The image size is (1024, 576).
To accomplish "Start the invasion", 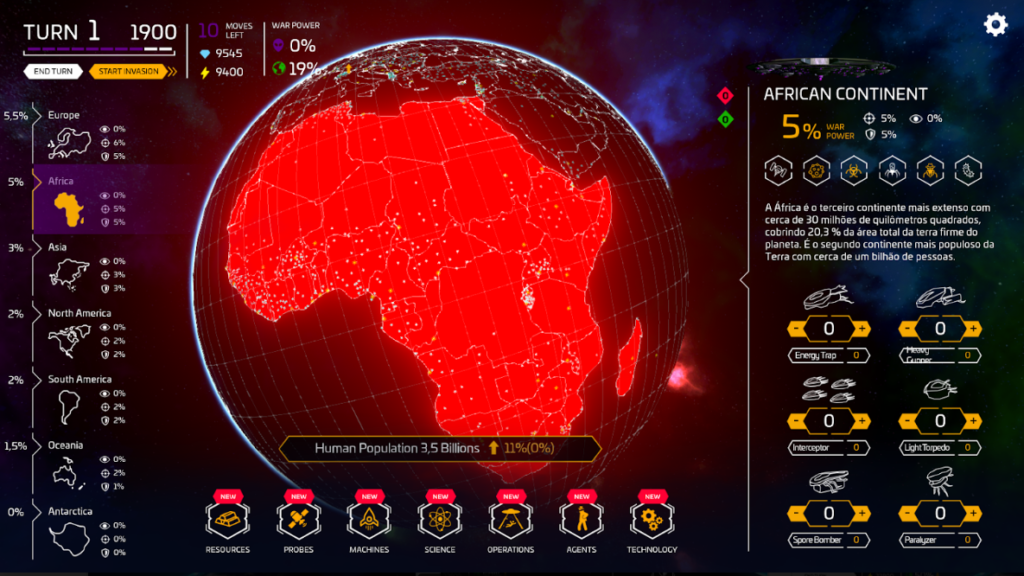I will point(129,71).
